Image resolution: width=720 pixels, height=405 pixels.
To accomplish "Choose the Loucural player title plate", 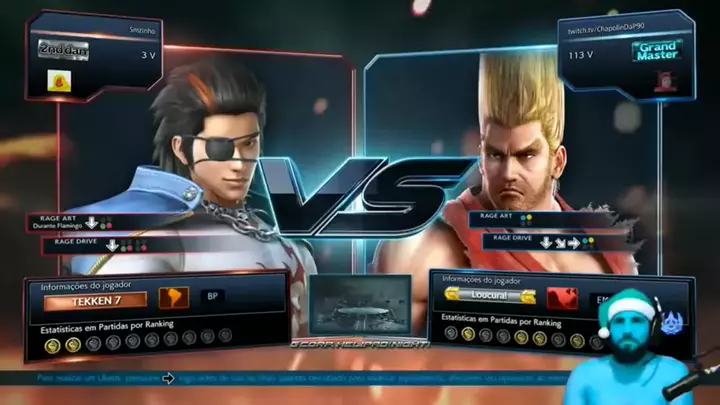I will 491,296.
